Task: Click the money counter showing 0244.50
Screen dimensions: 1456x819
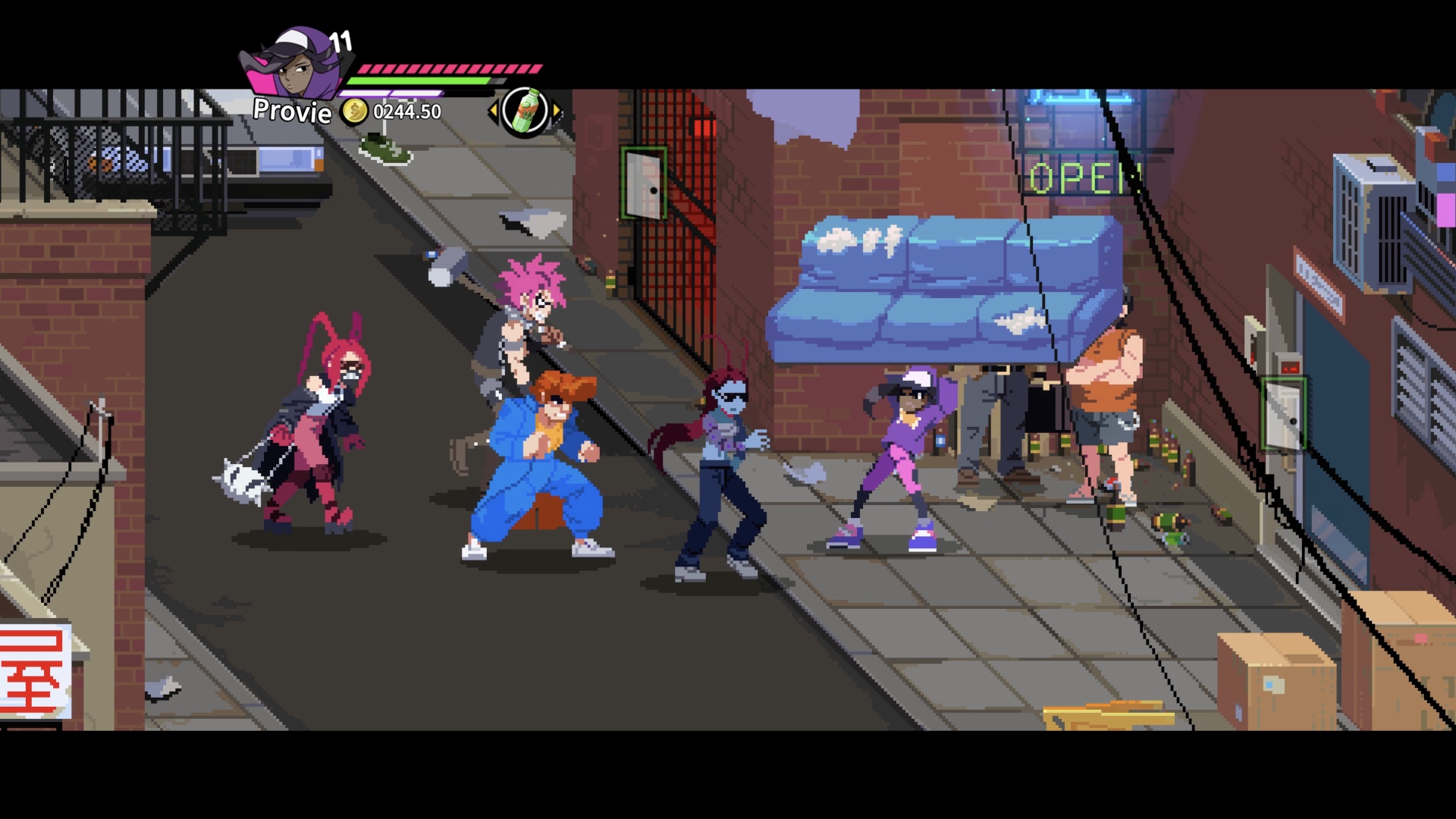Action: pos(406,112)
